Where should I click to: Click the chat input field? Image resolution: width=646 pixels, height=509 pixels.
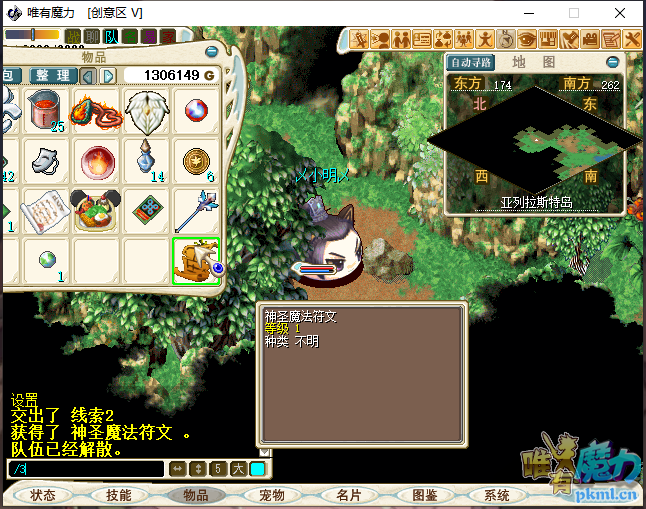point(85,468)
